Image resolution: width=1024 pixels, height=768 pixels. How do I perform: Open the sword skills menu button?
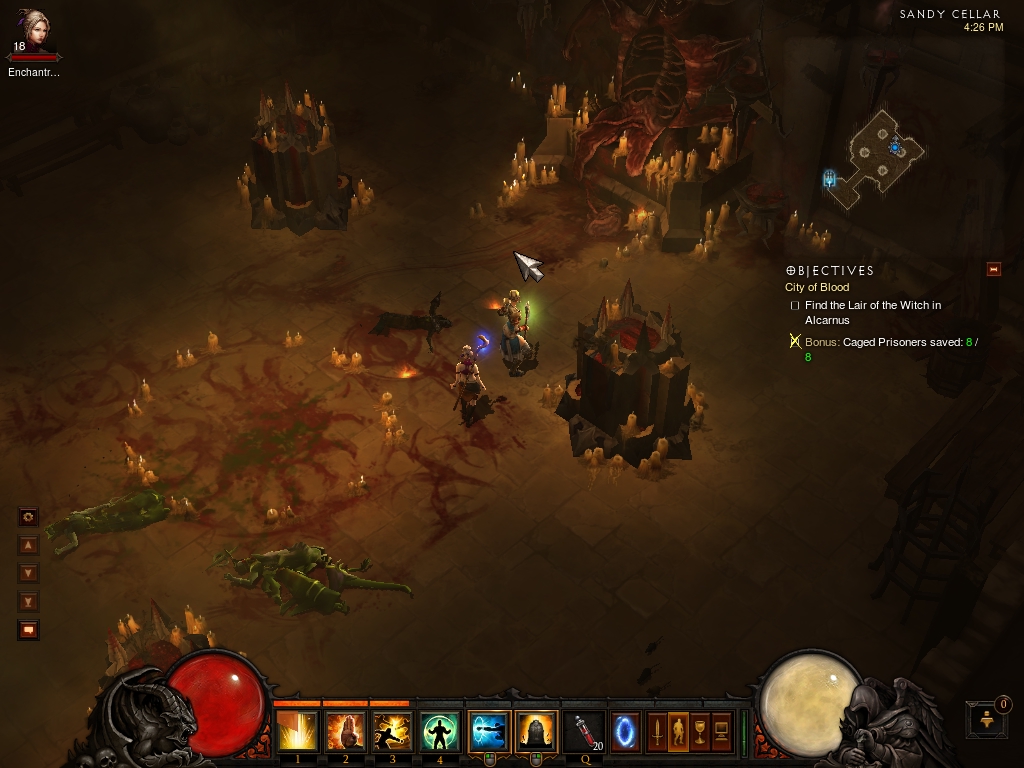point(657,732)
